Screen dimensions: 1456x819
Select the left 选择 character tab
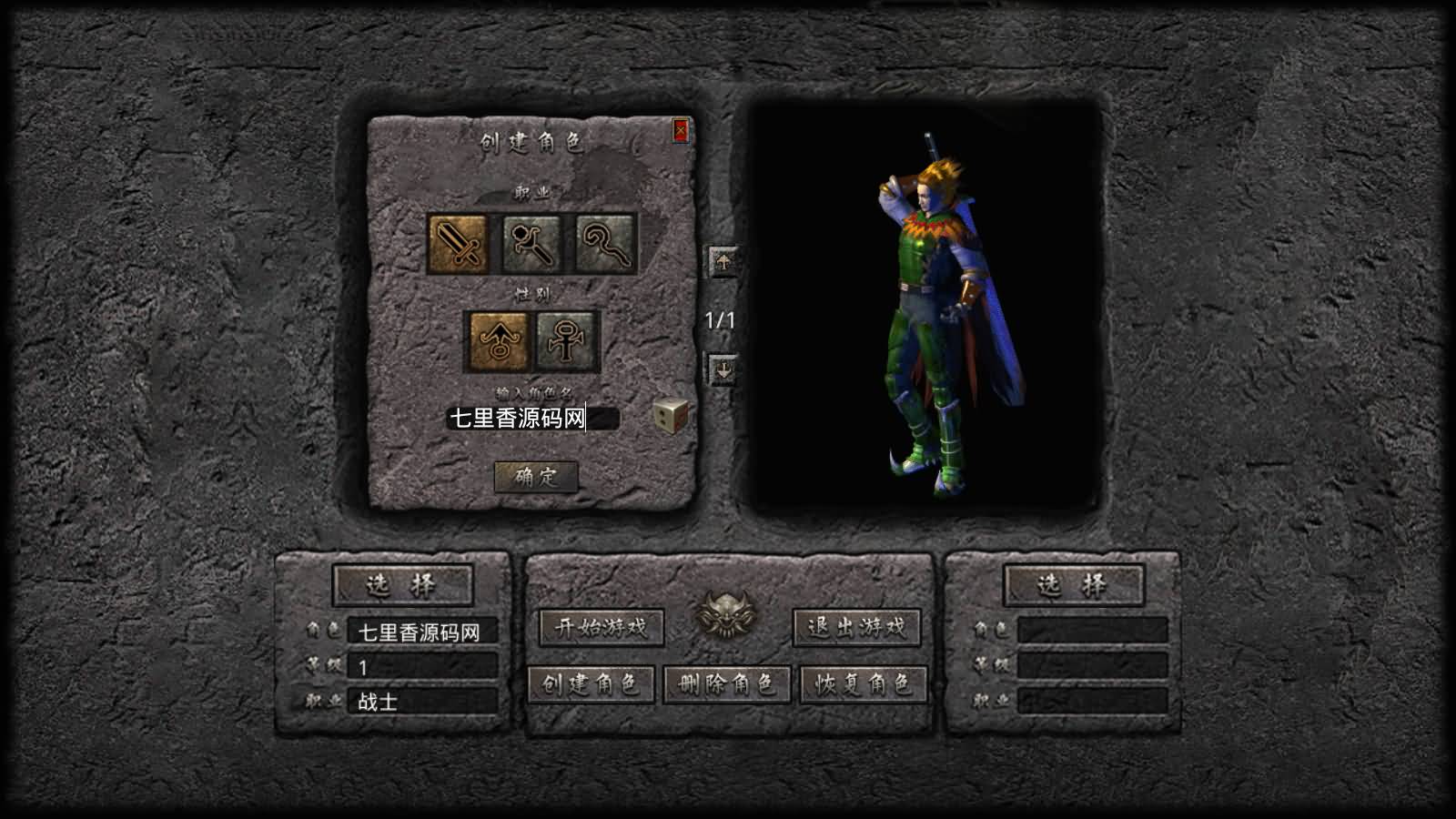click(402, 587)
